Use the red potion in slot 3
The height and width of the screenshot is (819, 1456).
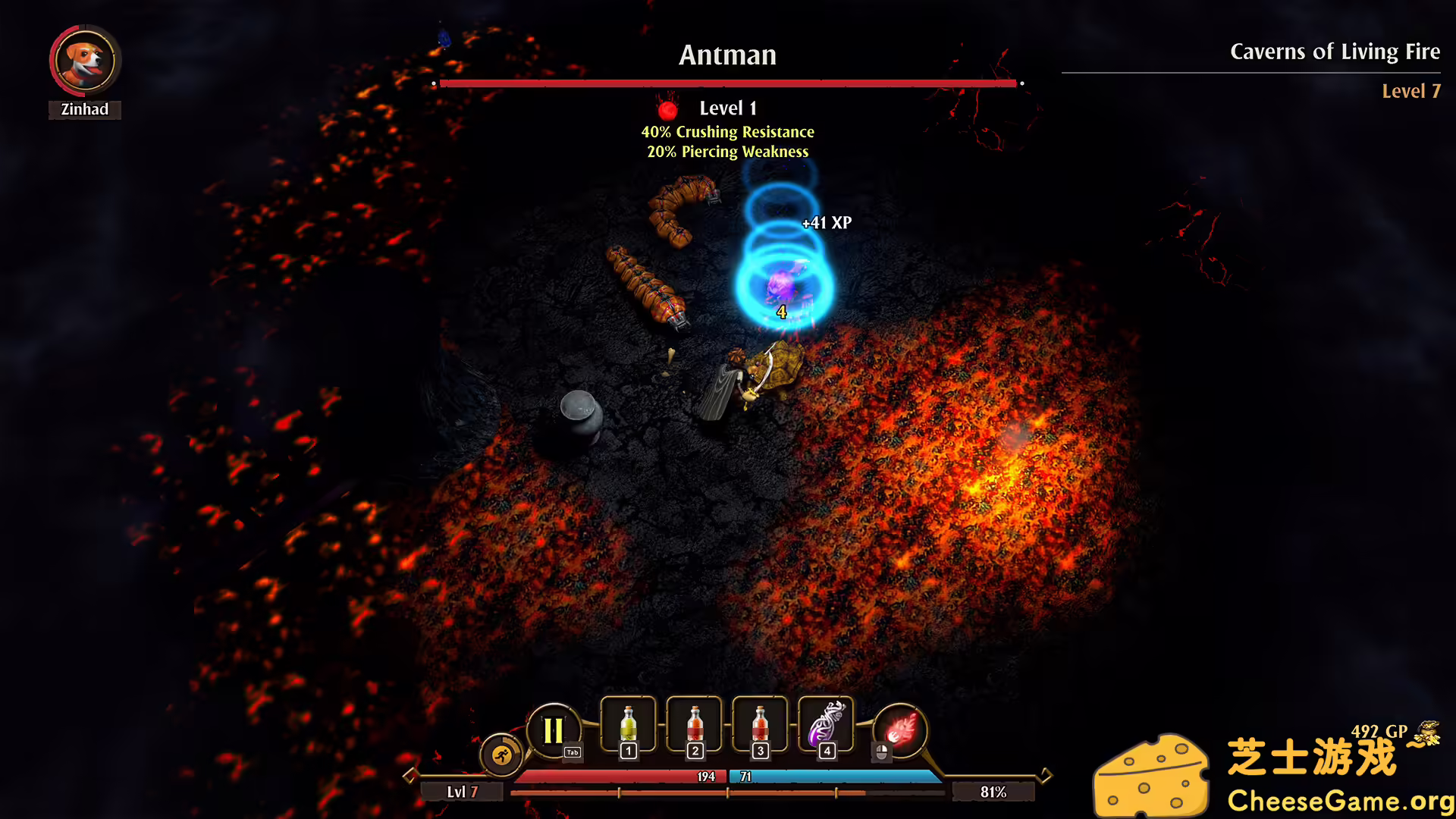760,724
